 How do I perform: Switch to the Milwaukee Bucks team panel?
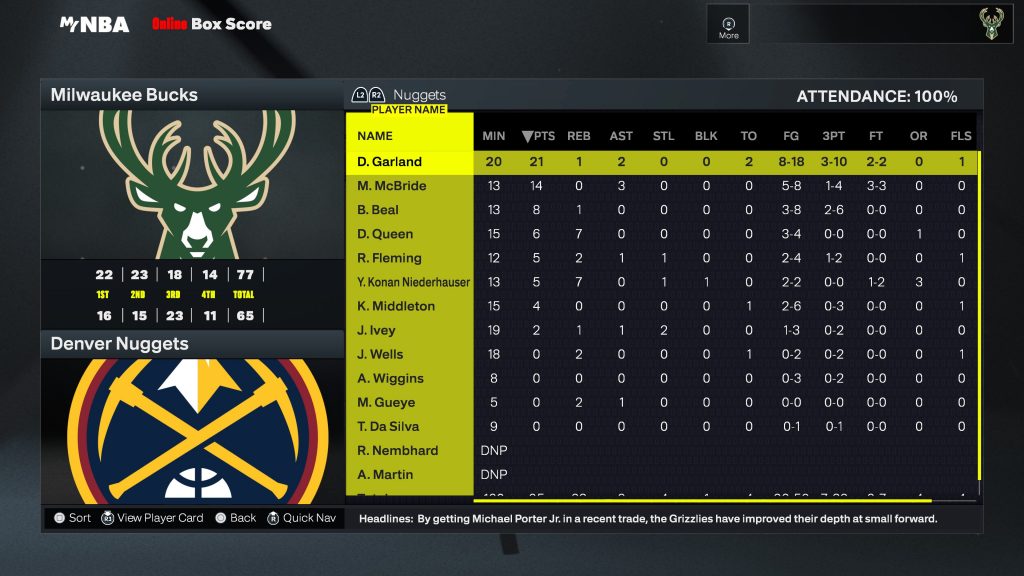191,95
